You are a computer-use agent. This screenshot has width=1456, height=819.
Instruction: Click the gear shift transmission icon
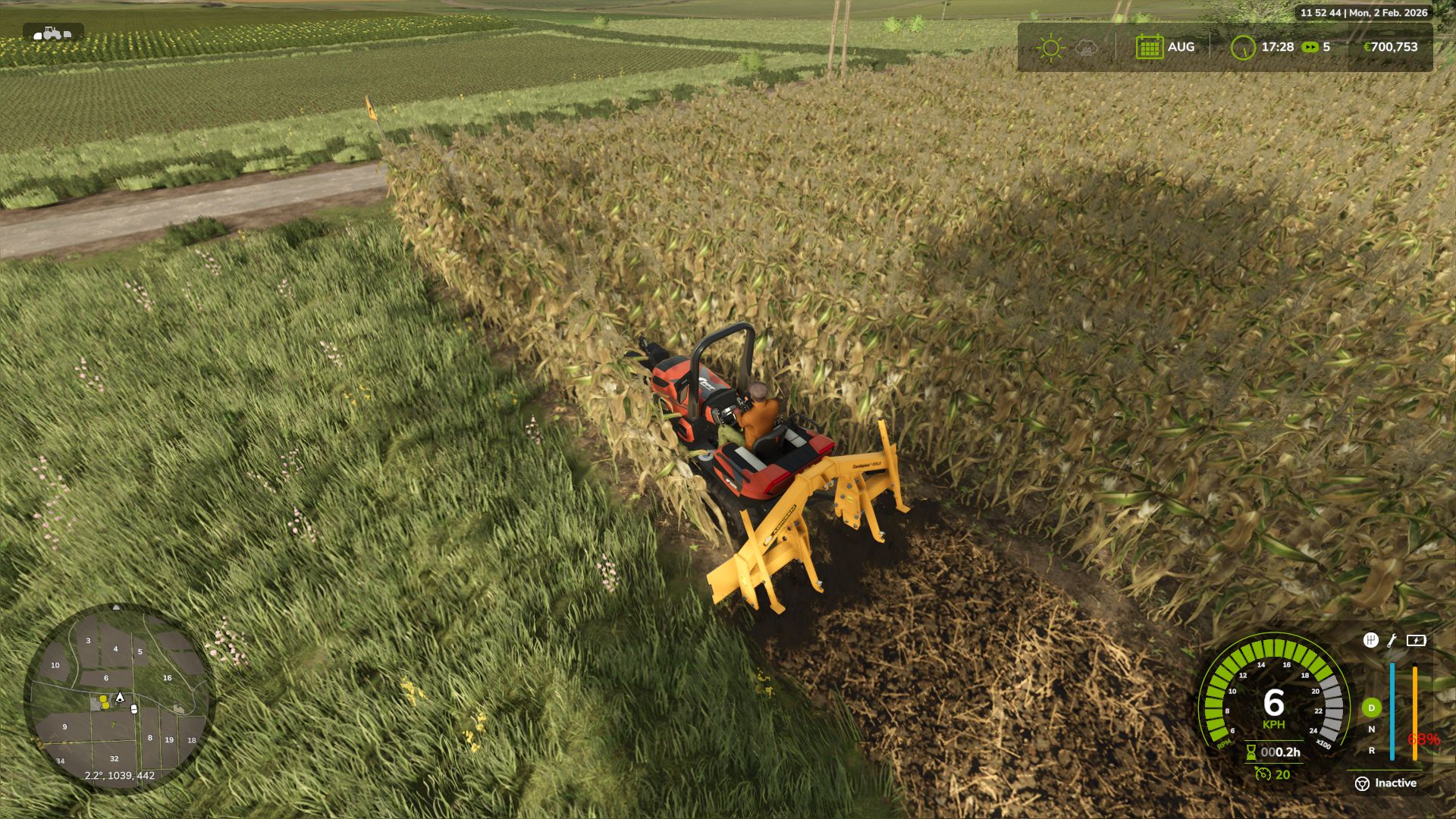pos(1370,641)
